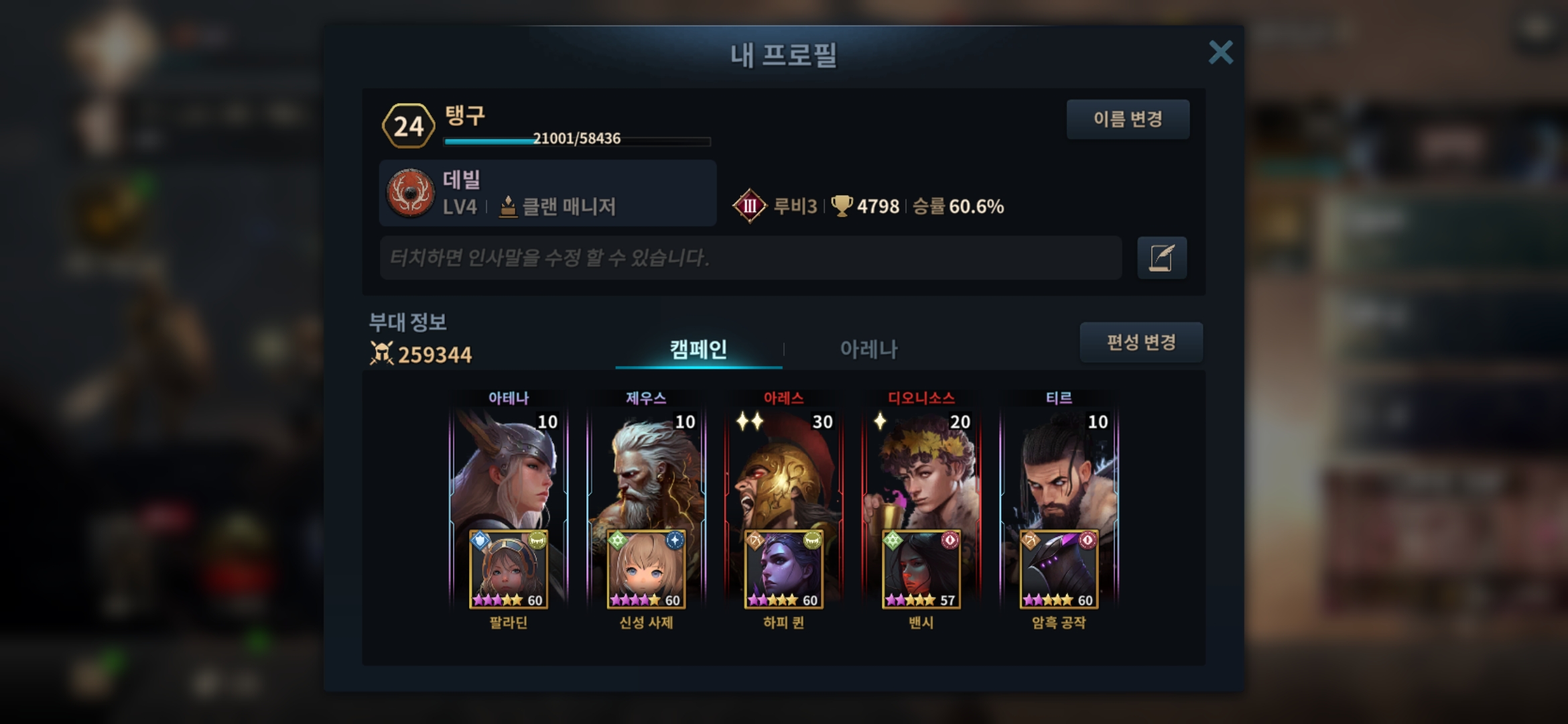The image size is (1568, 724).
Task: Switch to the 아레나 tab
Action: pyautogui.click(x=868, y=349)
